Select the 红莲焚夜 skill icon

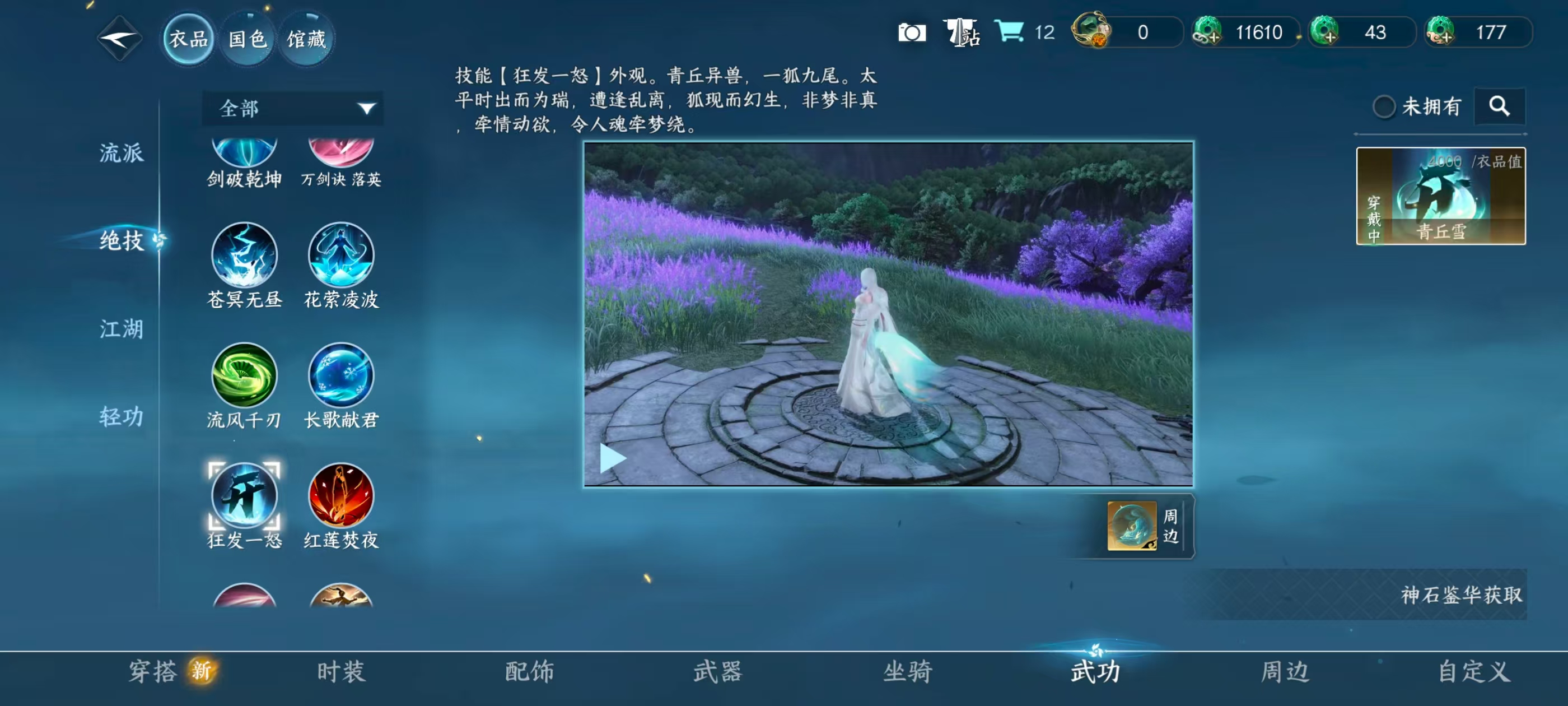click(x=341, y=499)
